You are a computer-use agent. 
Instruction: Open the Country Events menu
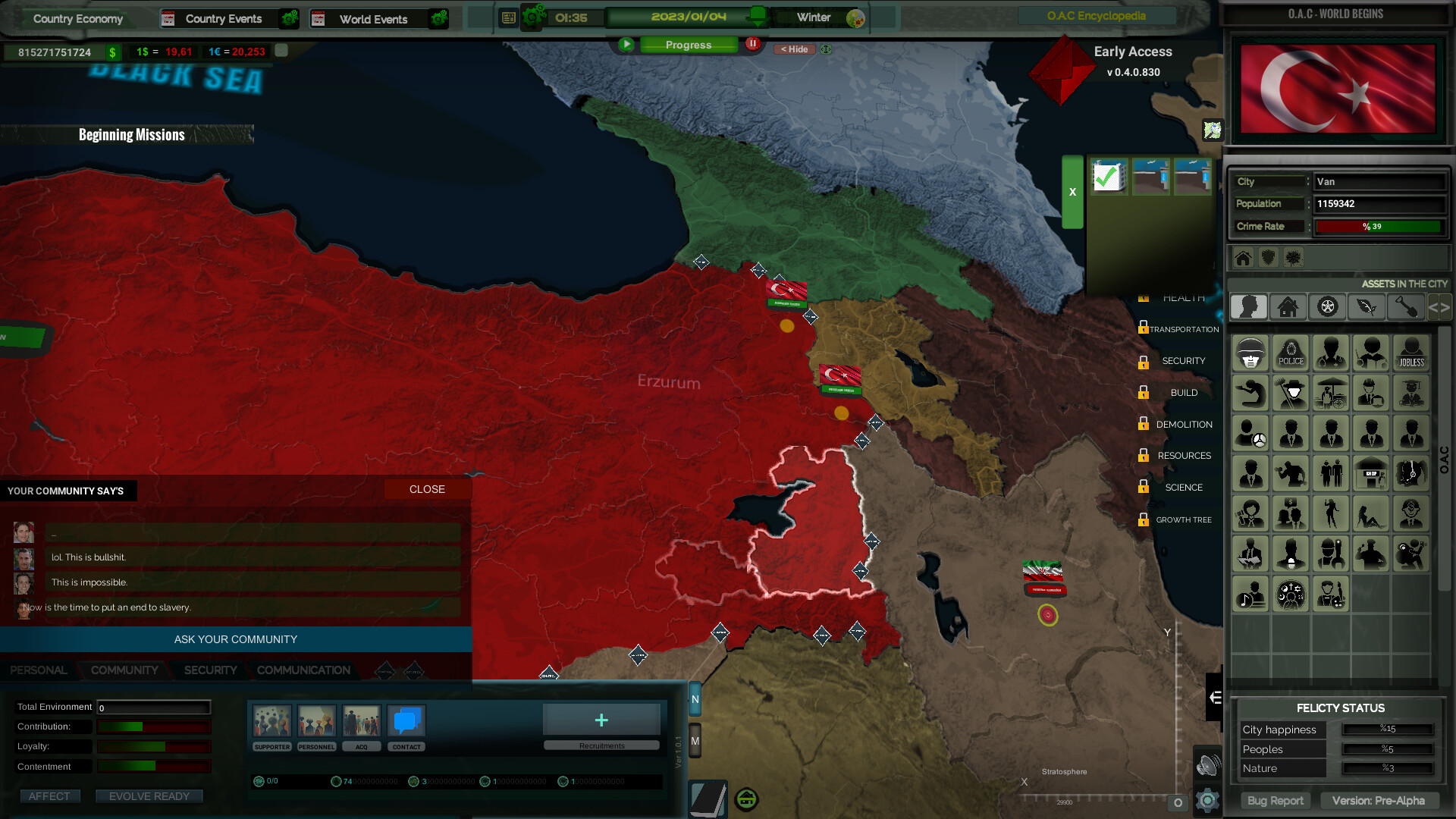tap(224, 18)
